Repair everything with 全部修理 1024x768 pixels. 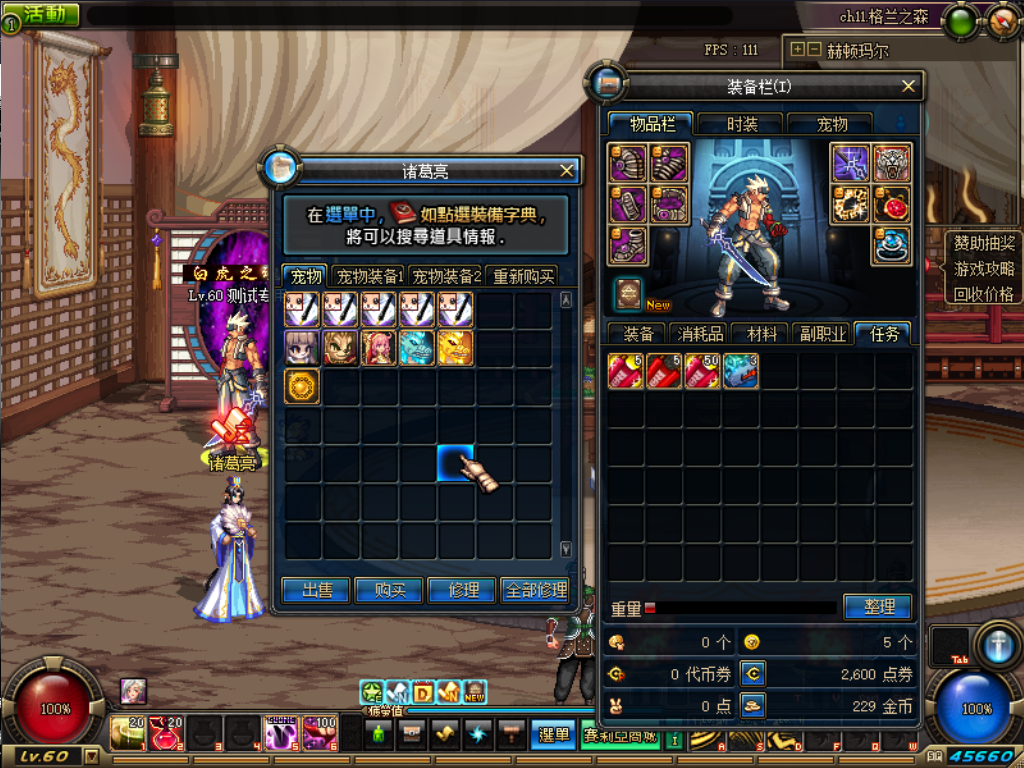[x=537, y=591]
